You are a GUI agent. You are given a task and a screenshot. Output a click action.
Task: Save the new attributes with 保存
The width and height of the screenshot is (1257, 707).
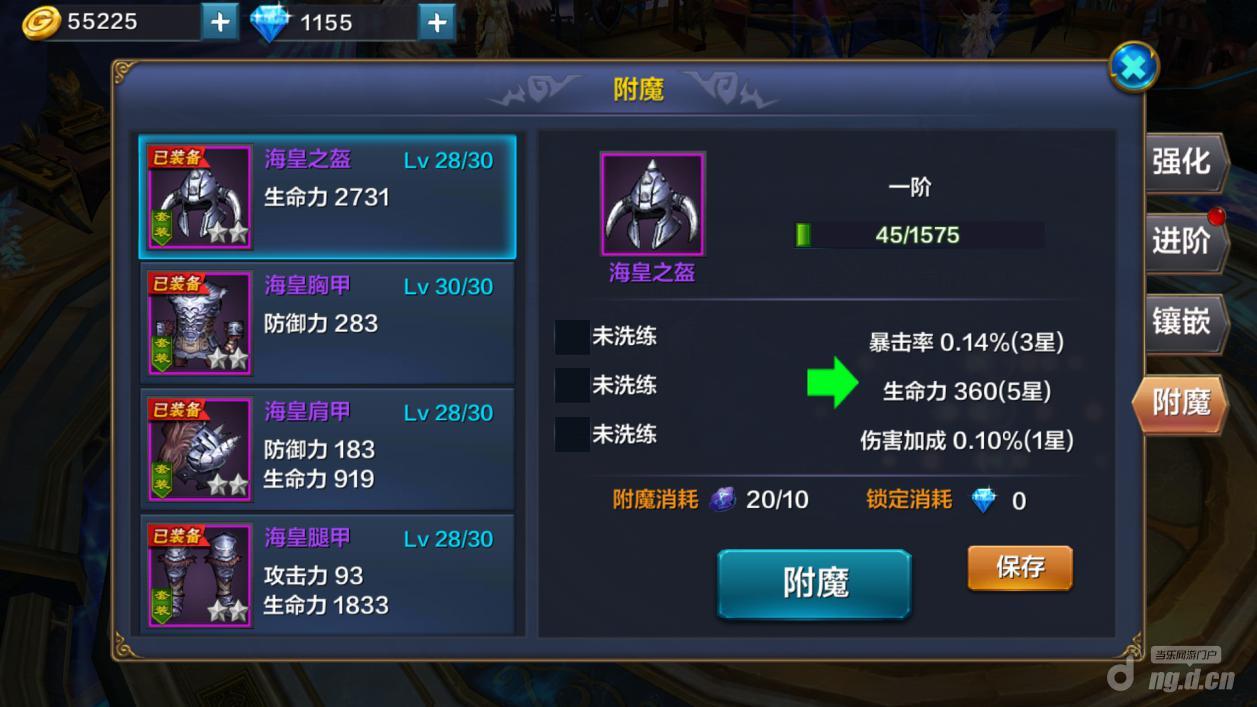[x=1019, y=568]
